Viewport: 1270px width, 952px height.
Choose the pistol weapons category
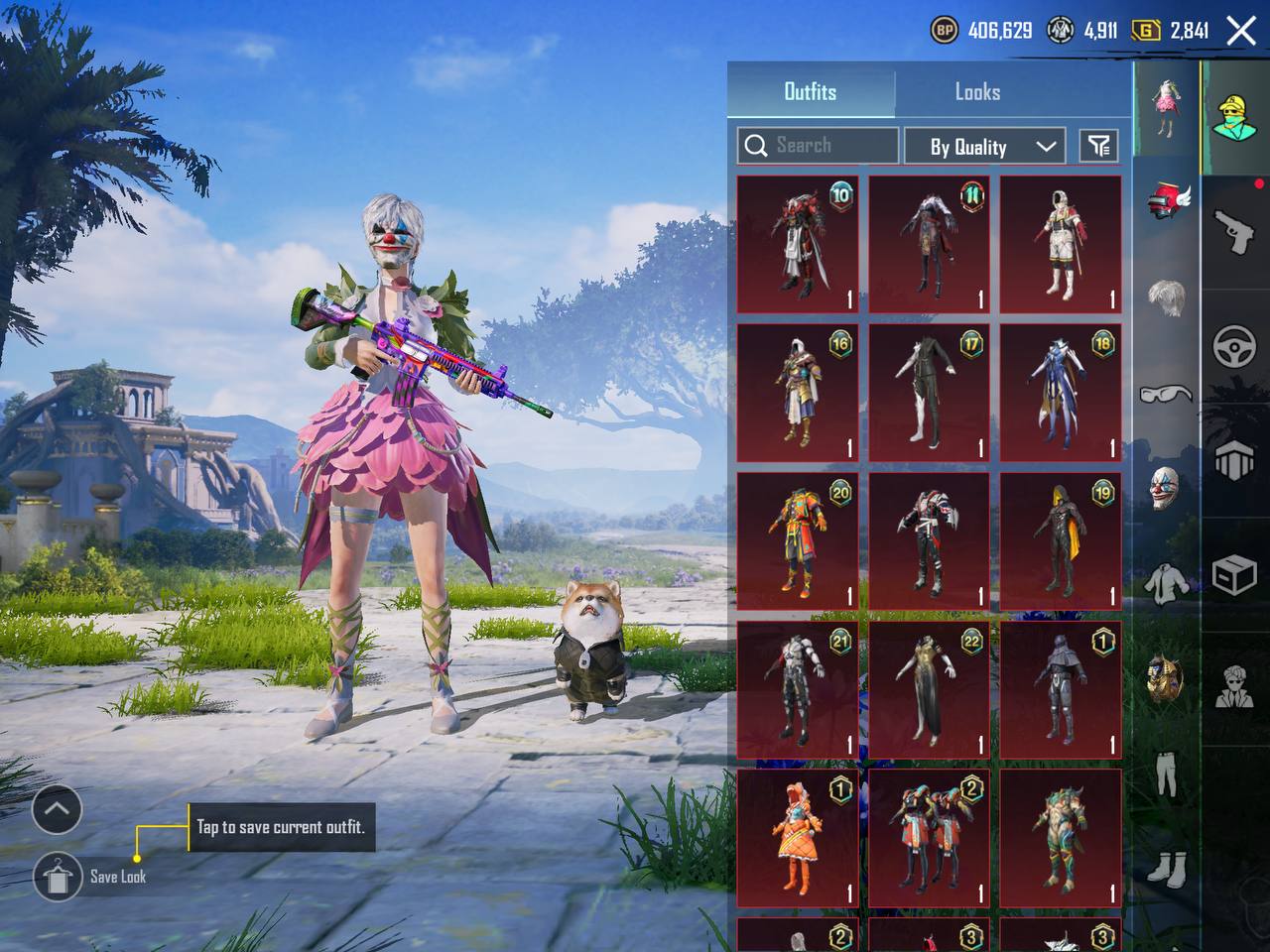coord(1234,232)
